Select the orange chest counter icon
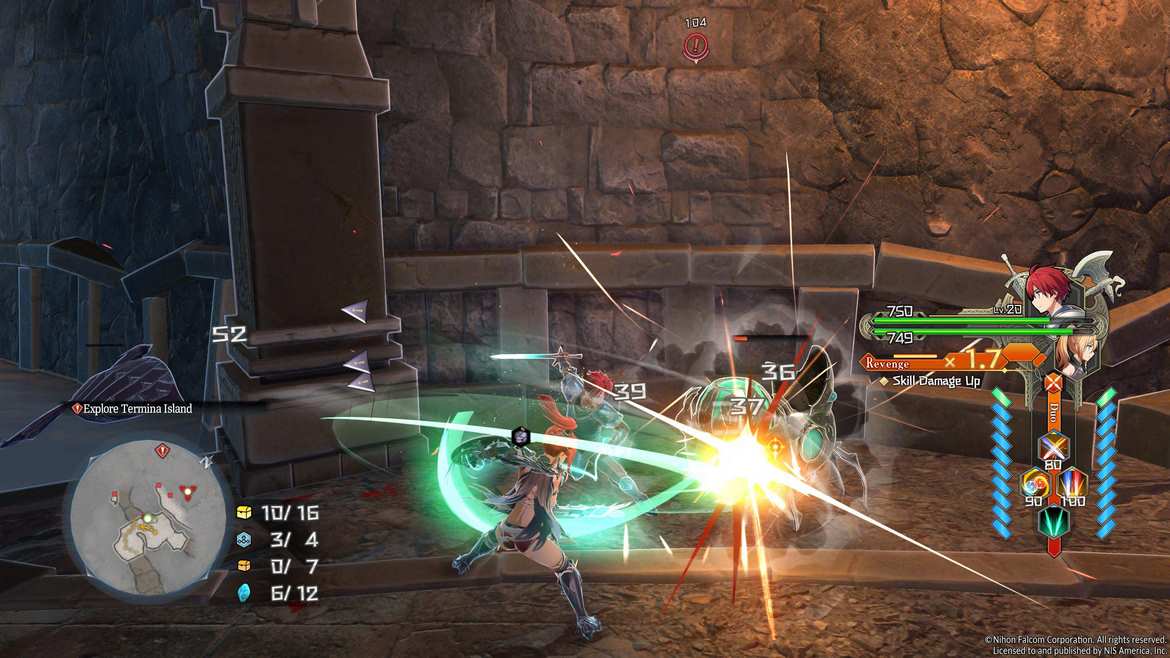Viewport: 1170px width, 658px height. click(243, 566)
